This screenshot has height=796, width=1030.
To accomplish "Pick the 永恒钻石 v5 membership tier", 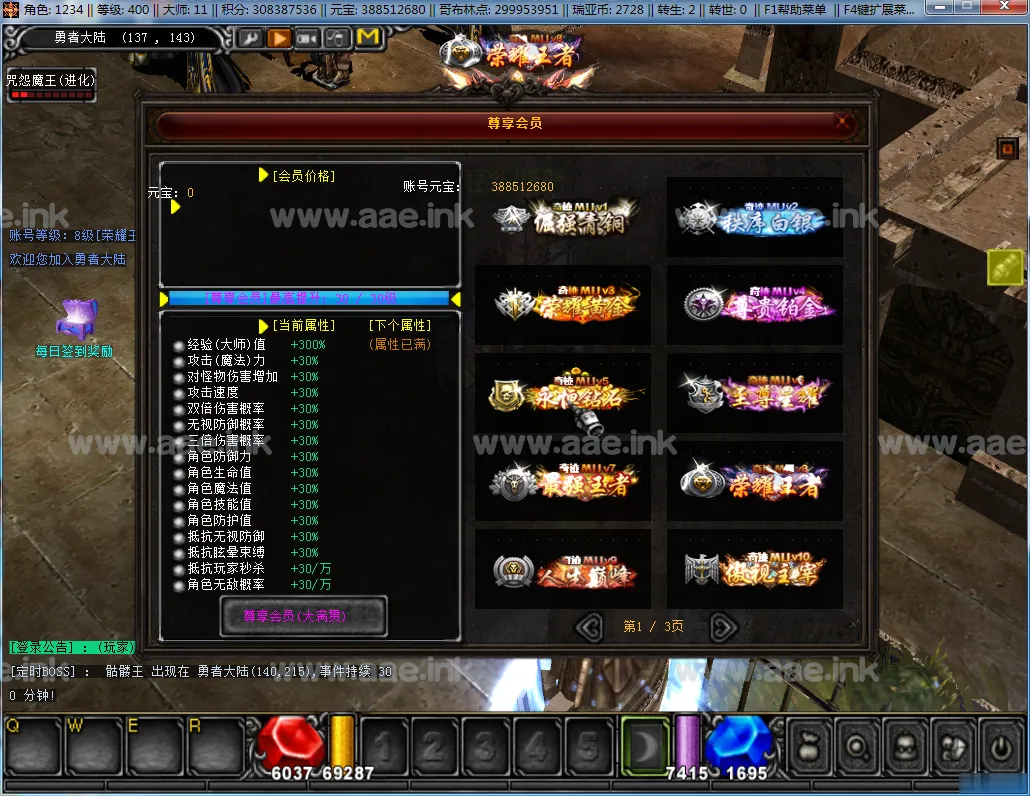I will [563, 393].
